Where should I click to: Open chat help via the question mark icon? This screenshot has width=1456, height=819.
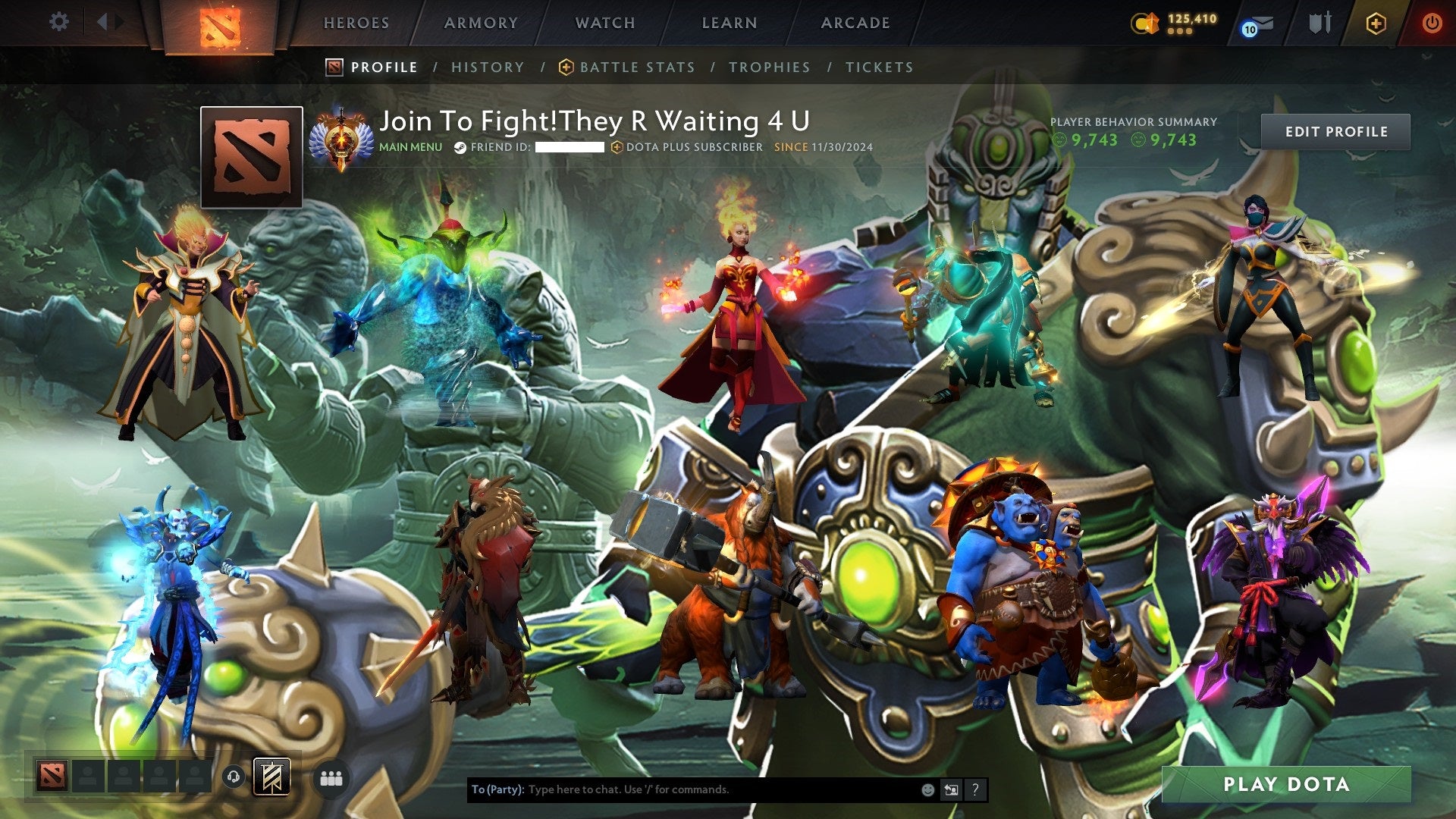(975, 789)
